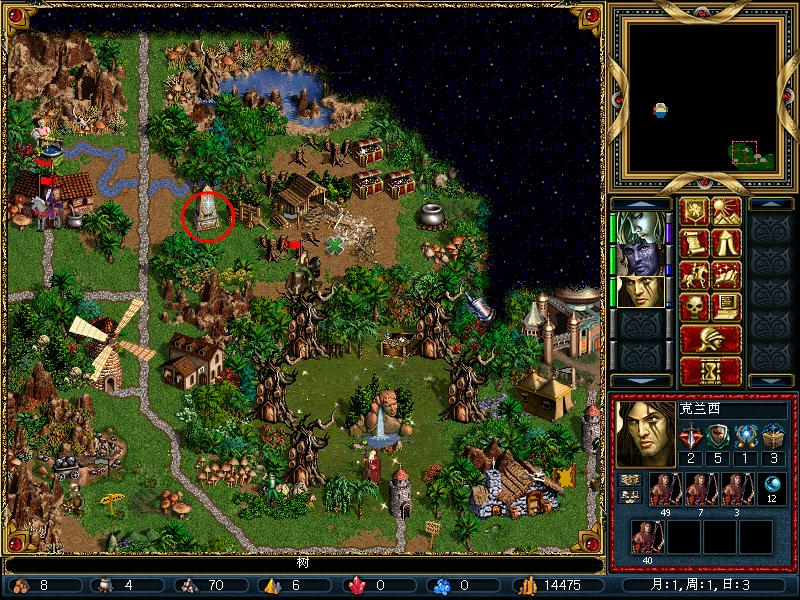Select the stack of 40 archers
This screenshot has width=800, height=600.
pyautogui.click(x=645, y=539)
